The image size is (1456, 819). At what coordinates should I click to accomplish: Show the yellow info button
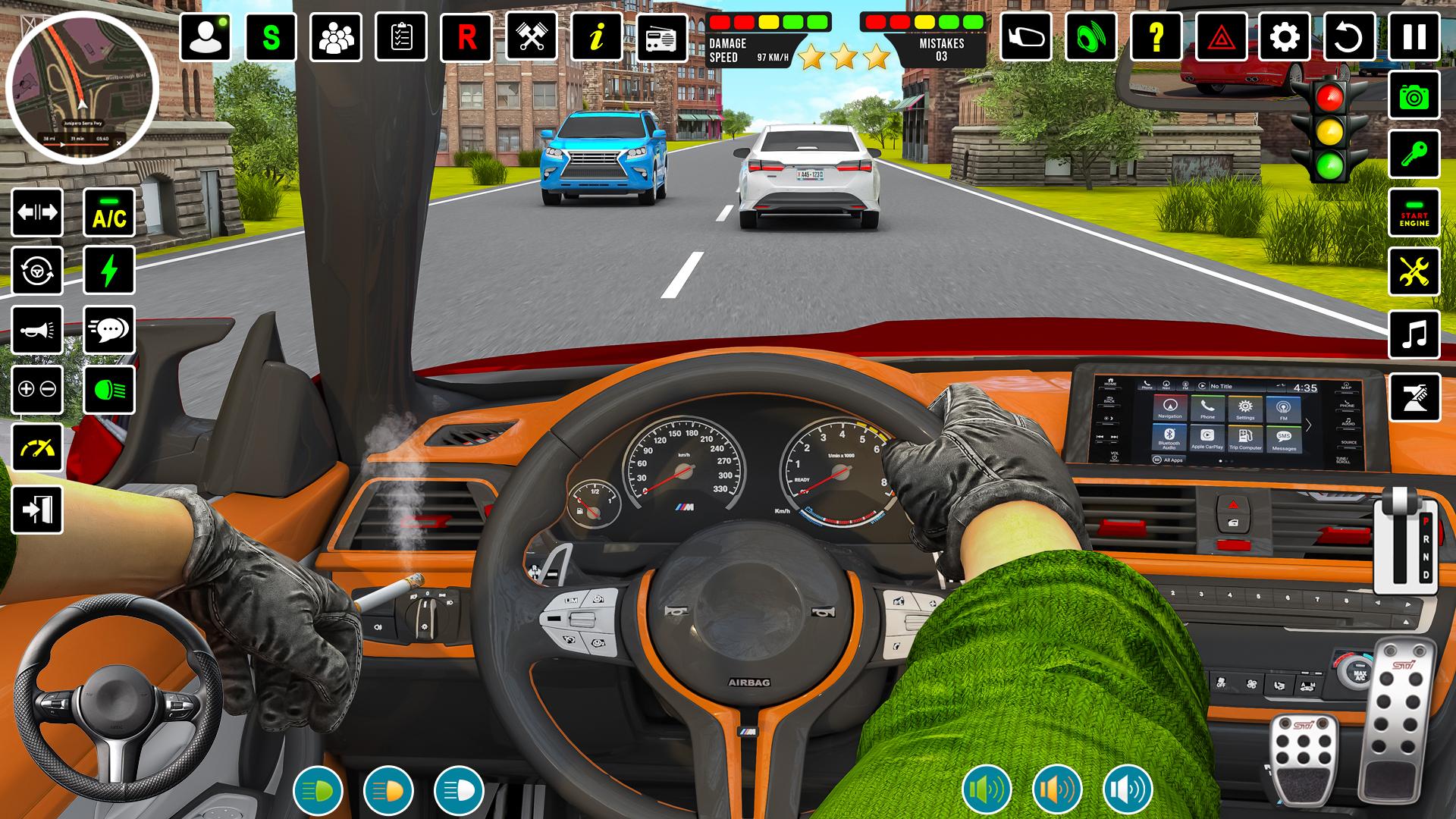(597, 36)
